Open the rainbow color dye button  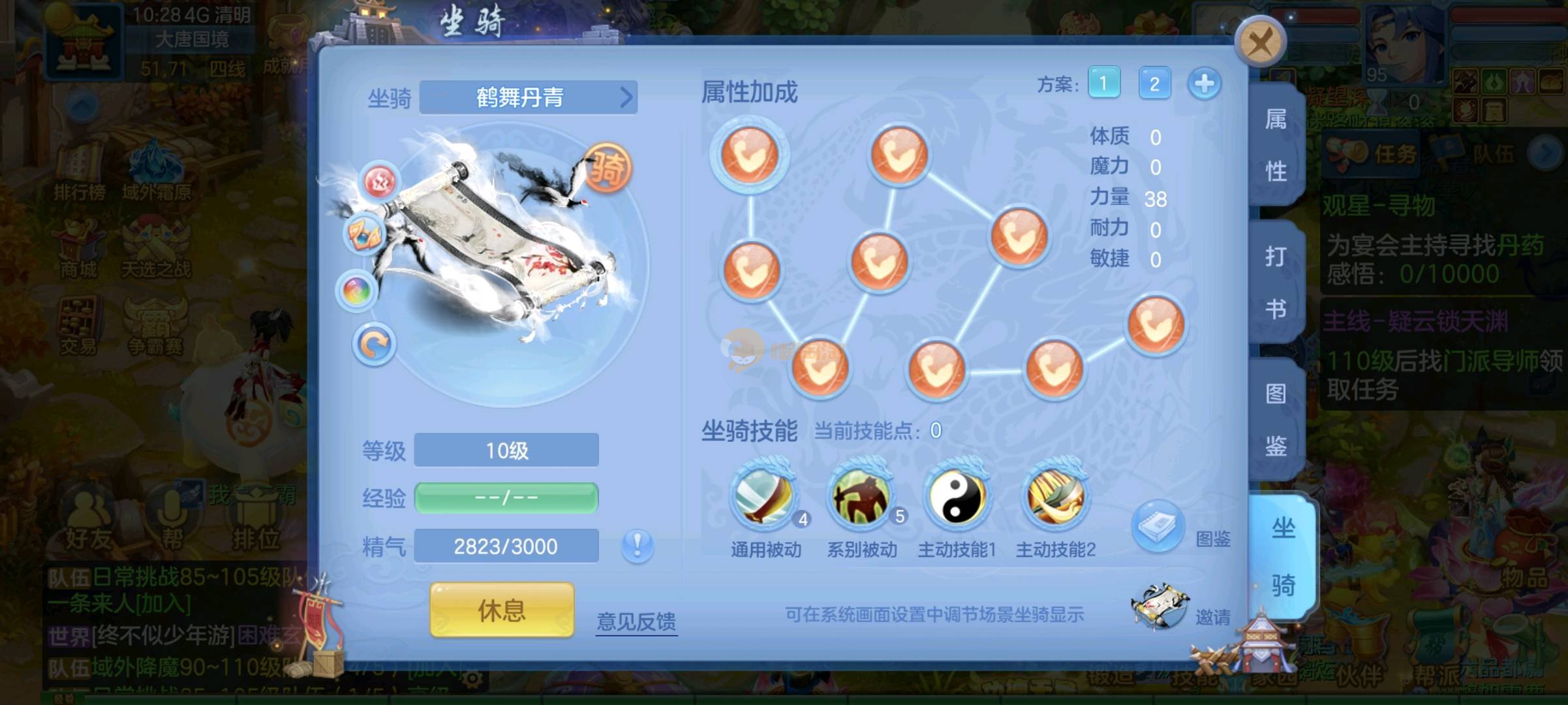357,290
